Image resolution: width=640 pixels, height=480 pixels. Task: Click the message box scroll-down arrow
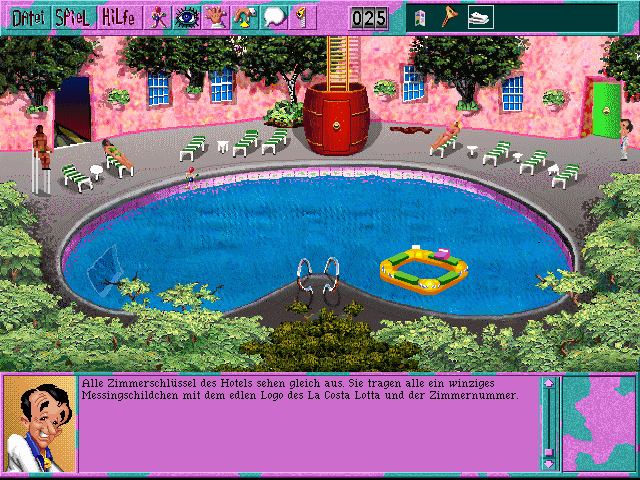pos(548,463)
